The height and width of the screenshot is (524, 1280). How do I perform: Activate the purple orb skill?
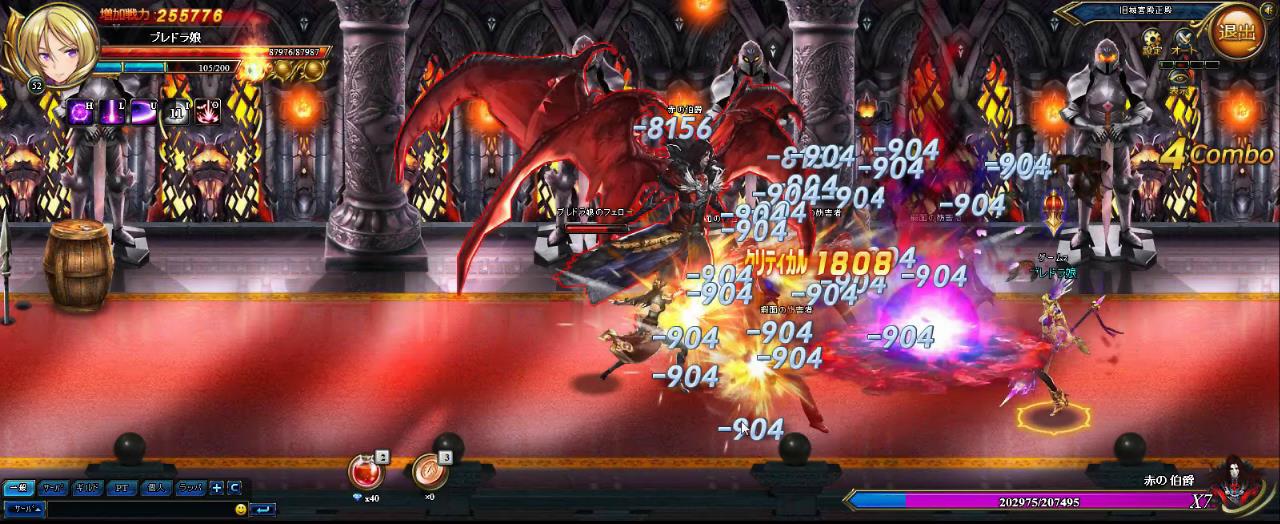coord(81,112)
